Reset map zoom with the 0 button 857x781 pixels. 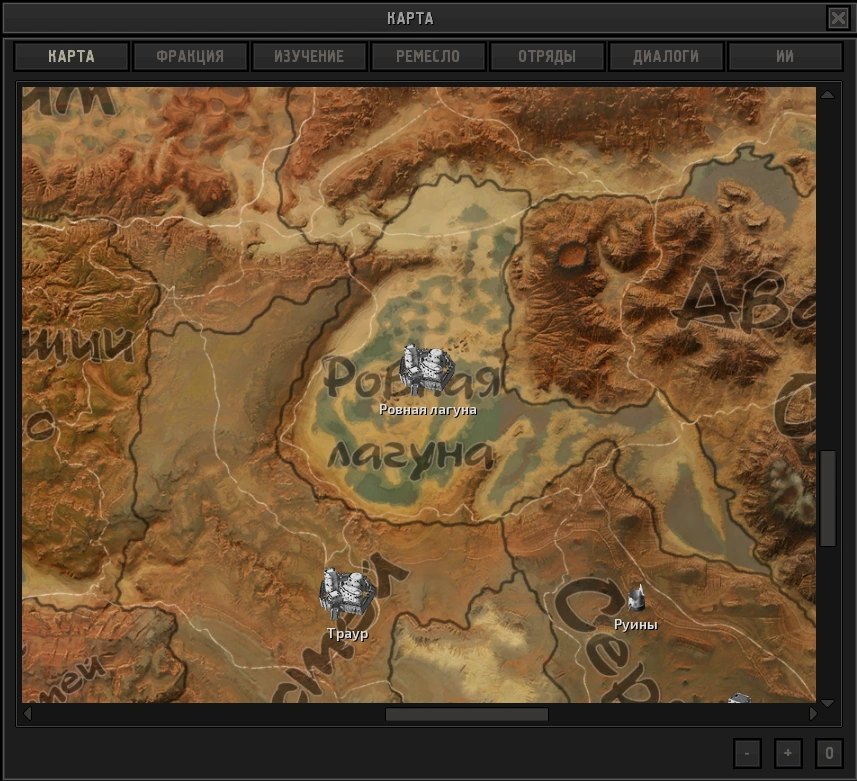point(829,753)
